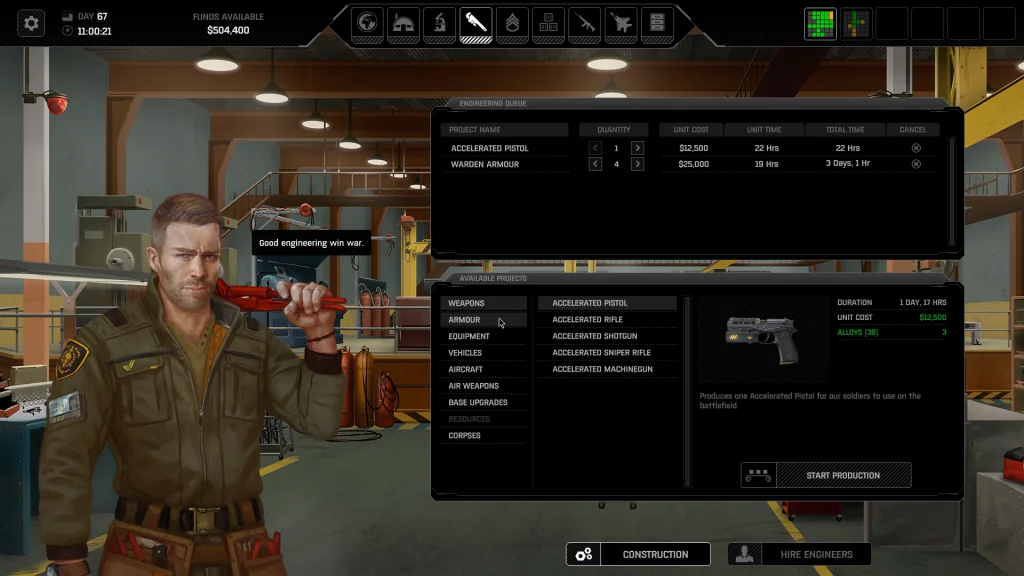Open the rifle armory screen

(x=584, y=22)
